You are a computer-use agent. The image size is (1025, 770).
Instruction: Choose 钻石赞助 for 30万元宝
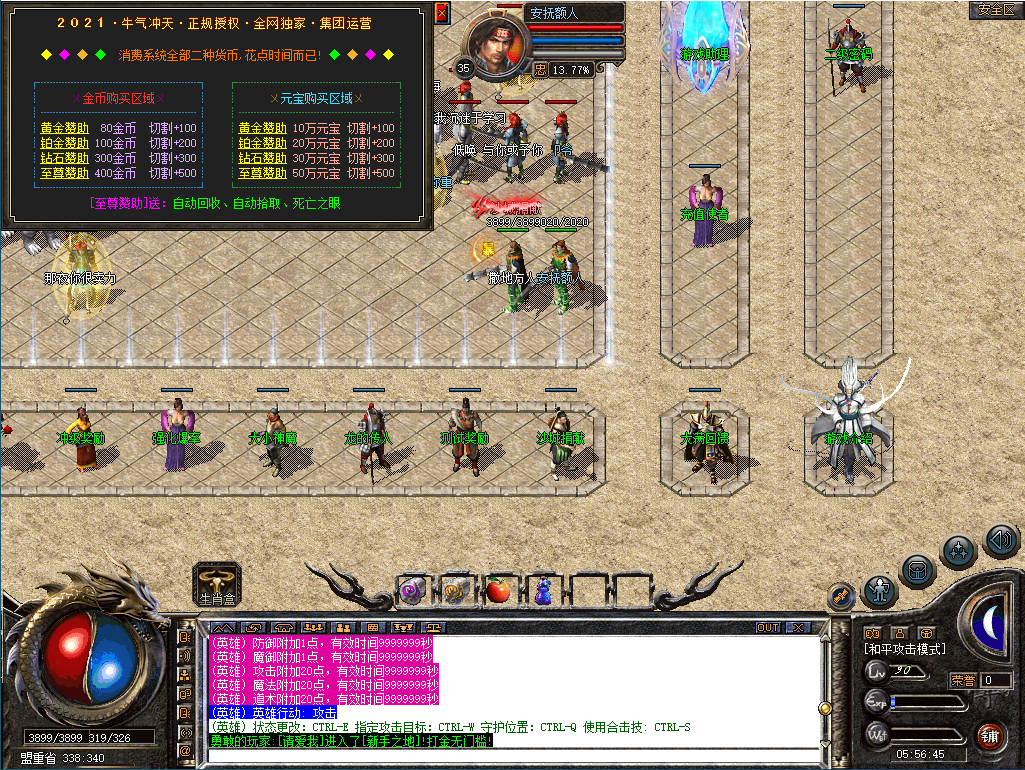pos(263,158)
